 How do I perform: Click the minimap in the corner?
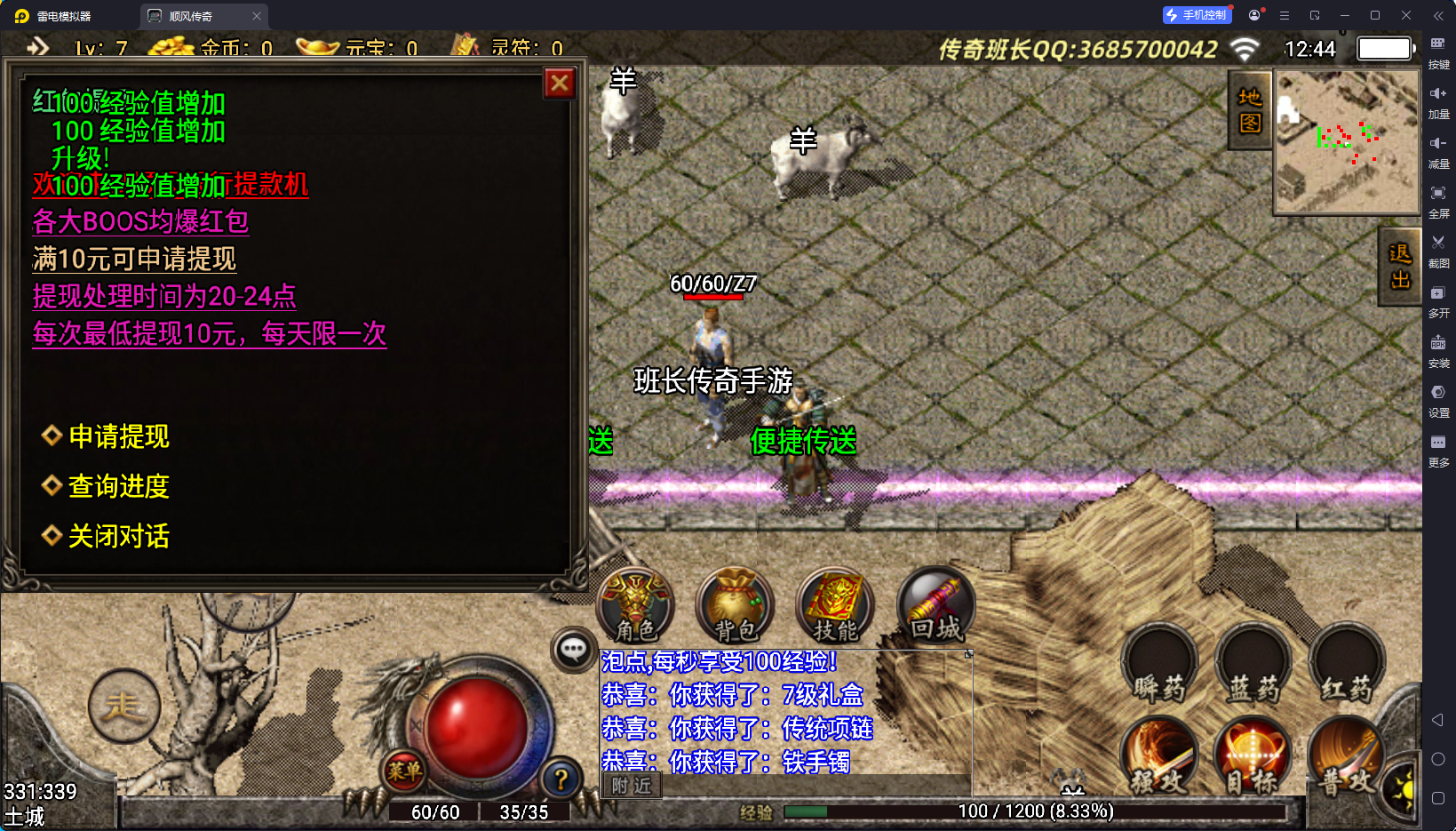coord(1347,142)
